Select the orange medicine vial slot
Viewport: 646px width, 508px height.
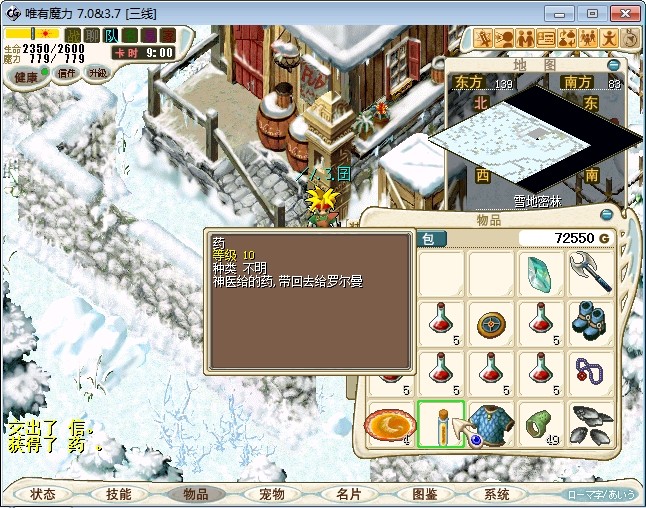[x=440, y=422]
